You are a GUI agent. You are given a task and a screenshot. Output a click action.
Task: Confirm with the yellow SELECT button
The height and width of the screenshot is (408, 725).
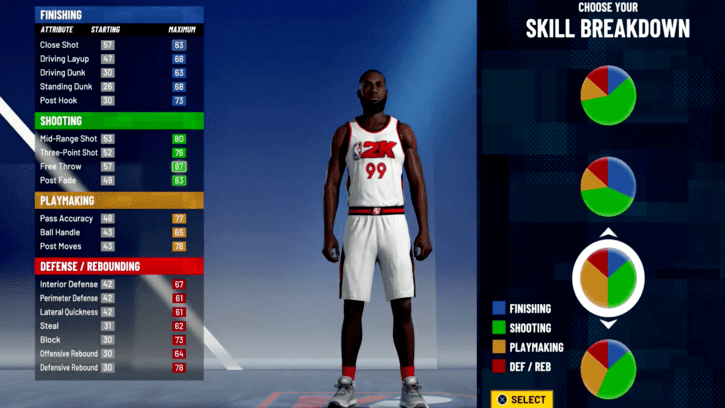520,399
